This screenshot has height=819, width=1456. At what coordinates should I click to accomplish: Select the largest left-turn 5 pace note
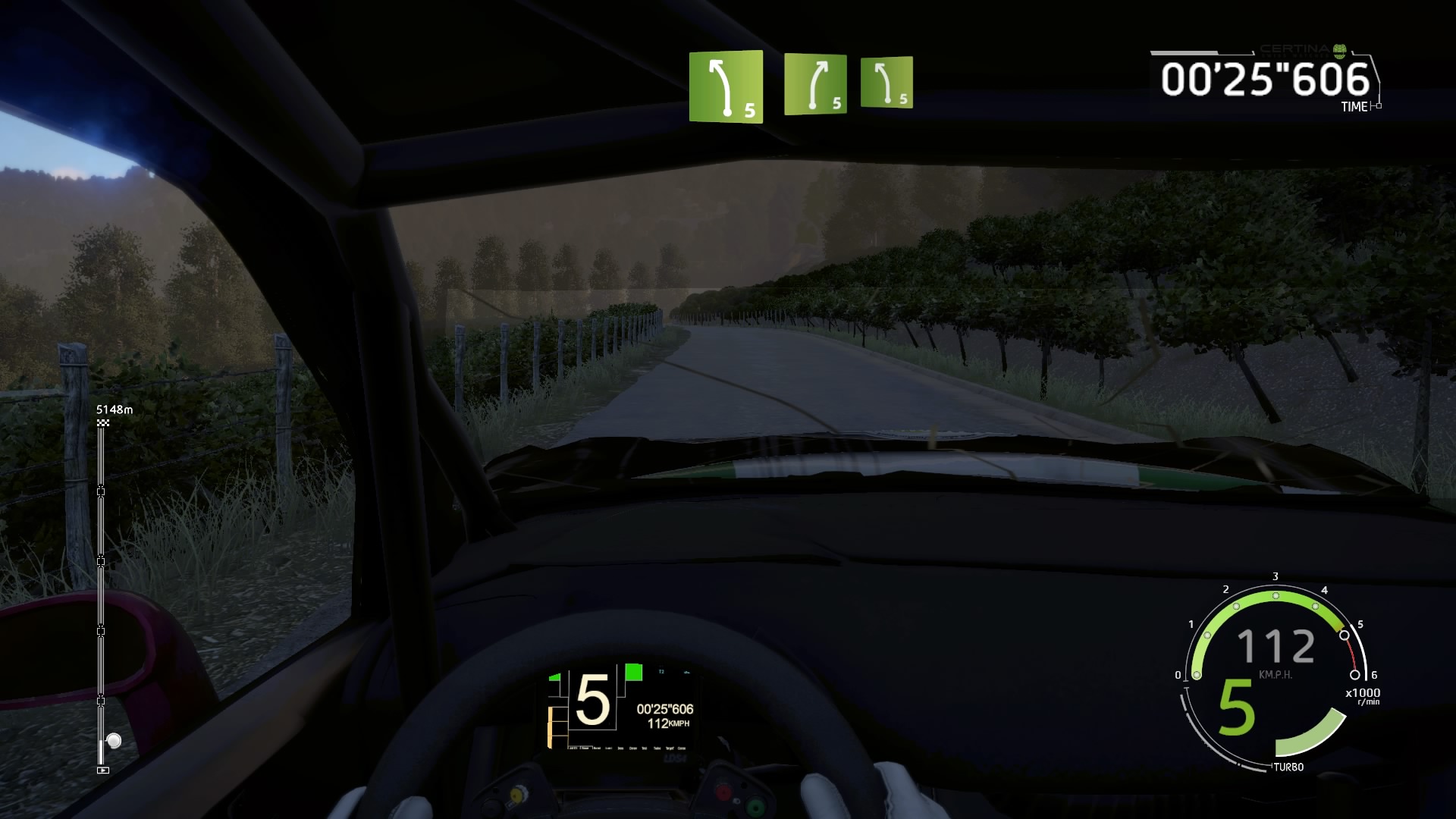[x=726, y=86]
